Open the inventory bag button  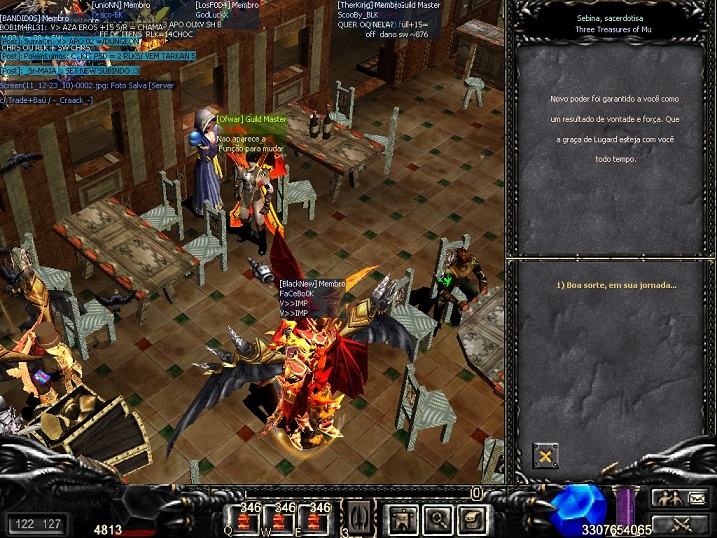472,518
